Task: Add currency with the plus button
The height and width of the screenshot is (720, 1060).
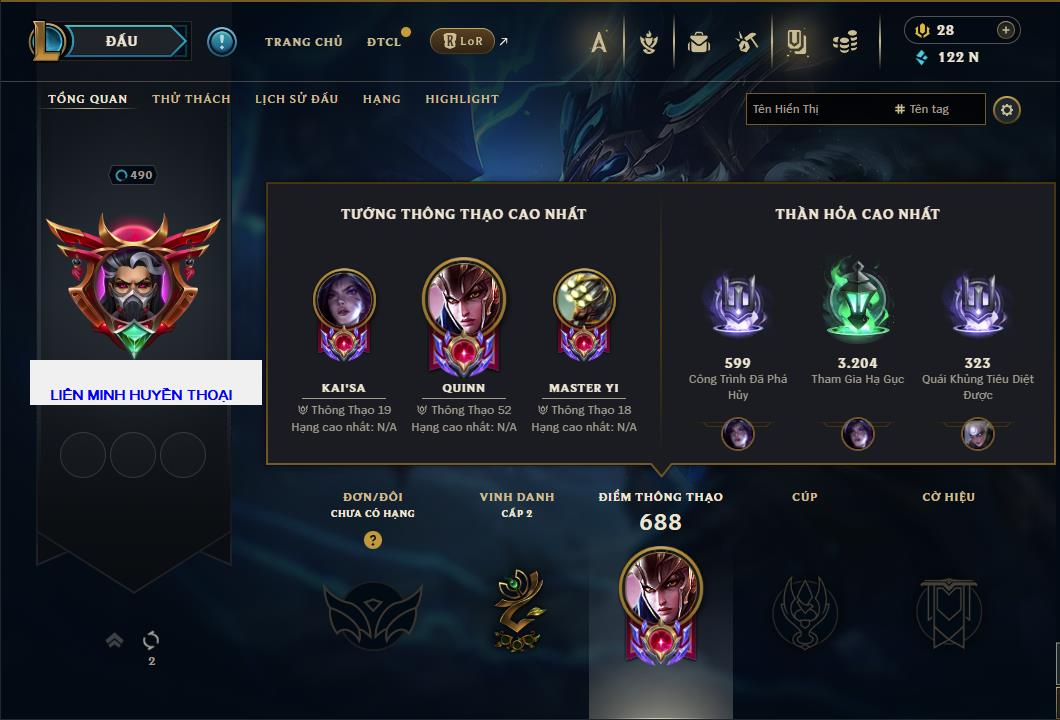Action: tap(1006, 30)
